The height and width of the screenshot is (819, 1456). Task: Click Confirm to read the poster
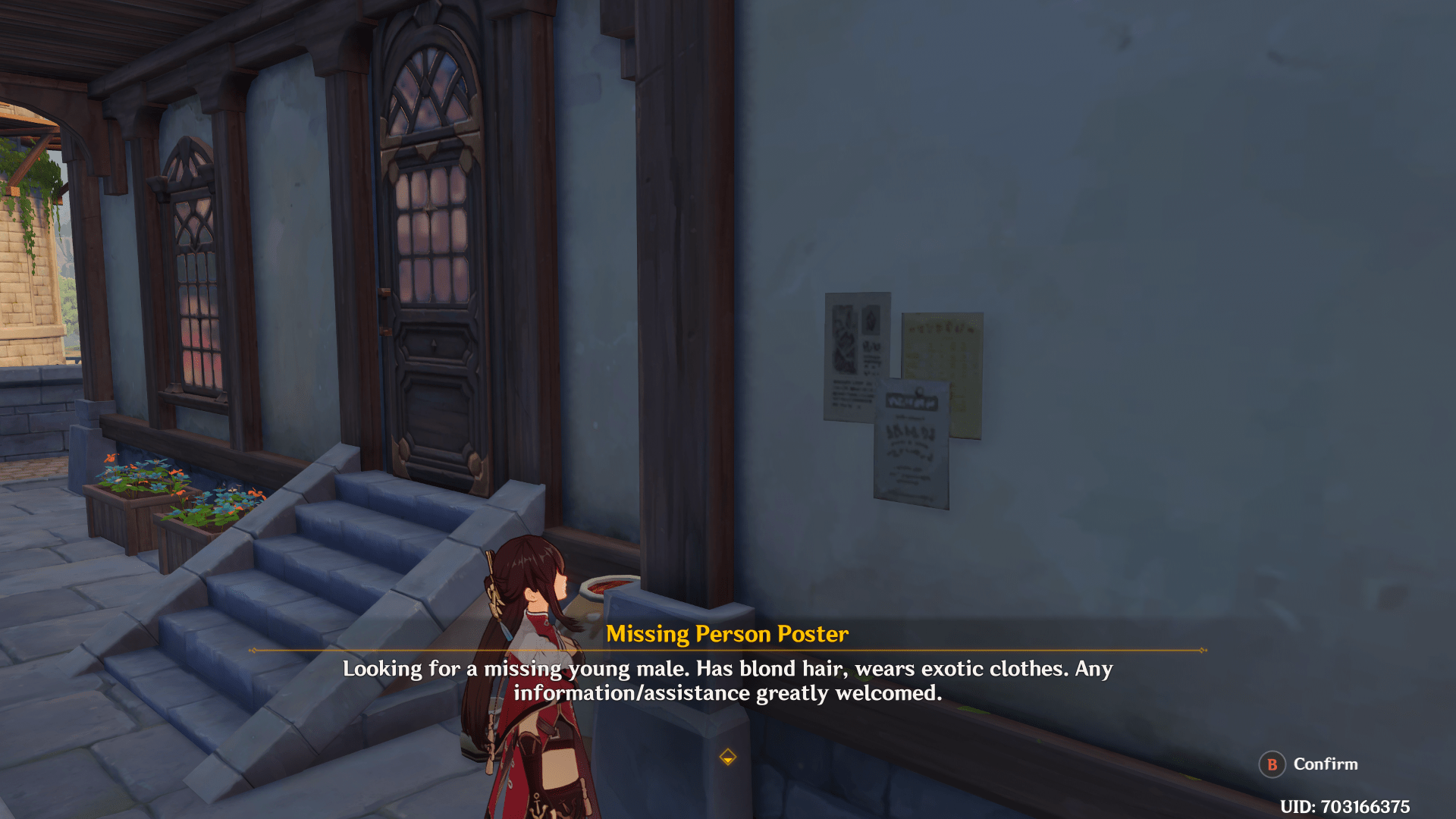point(1326,764)
